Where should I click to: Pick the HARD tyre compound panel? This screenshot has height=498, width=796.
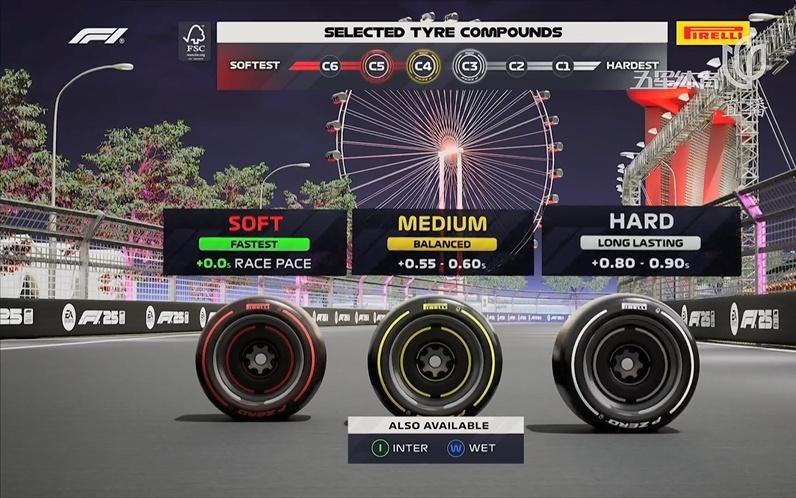(641, 242)
